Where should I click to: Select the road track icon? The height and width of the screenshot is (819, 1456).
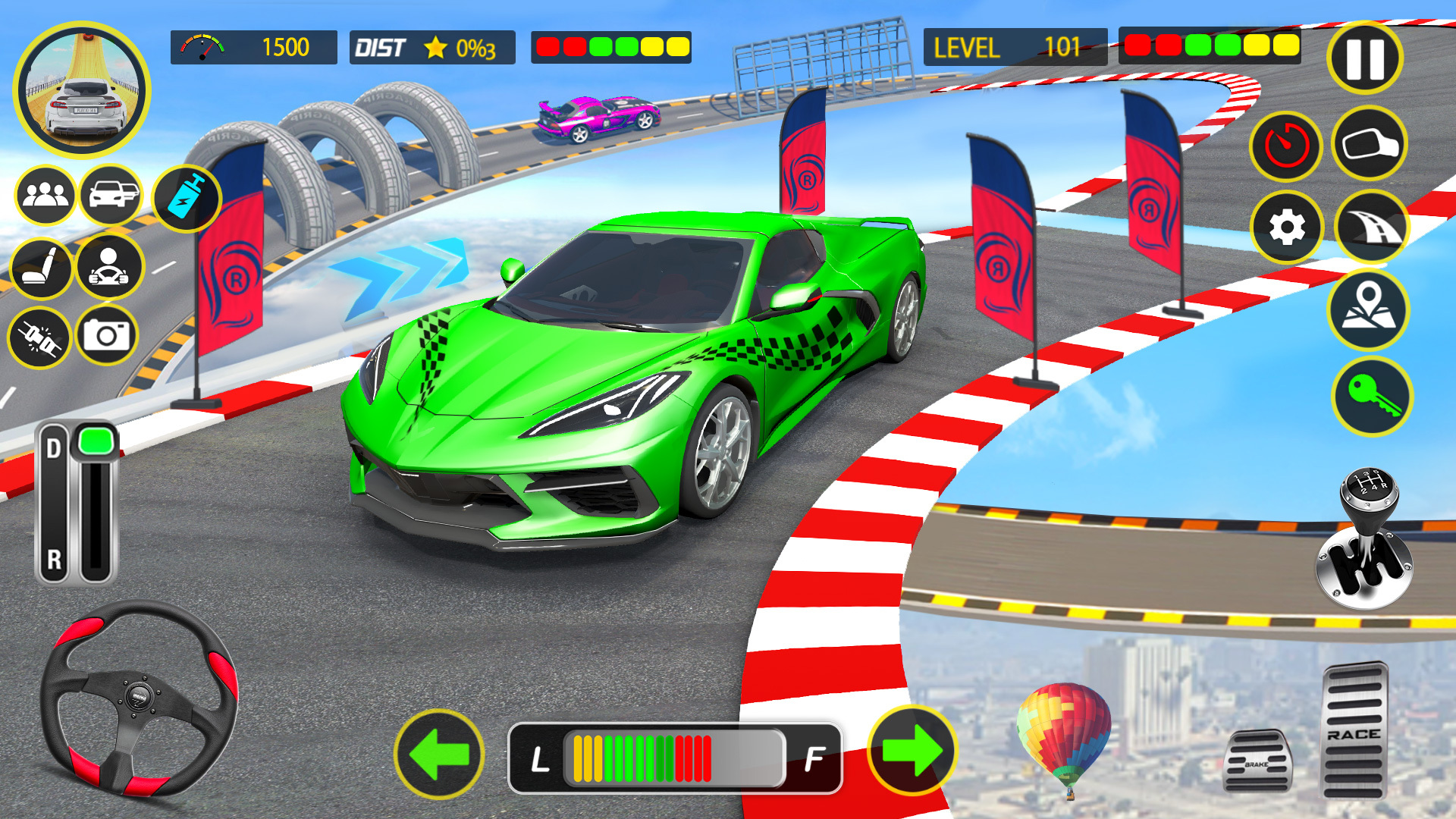(1370, 226)
